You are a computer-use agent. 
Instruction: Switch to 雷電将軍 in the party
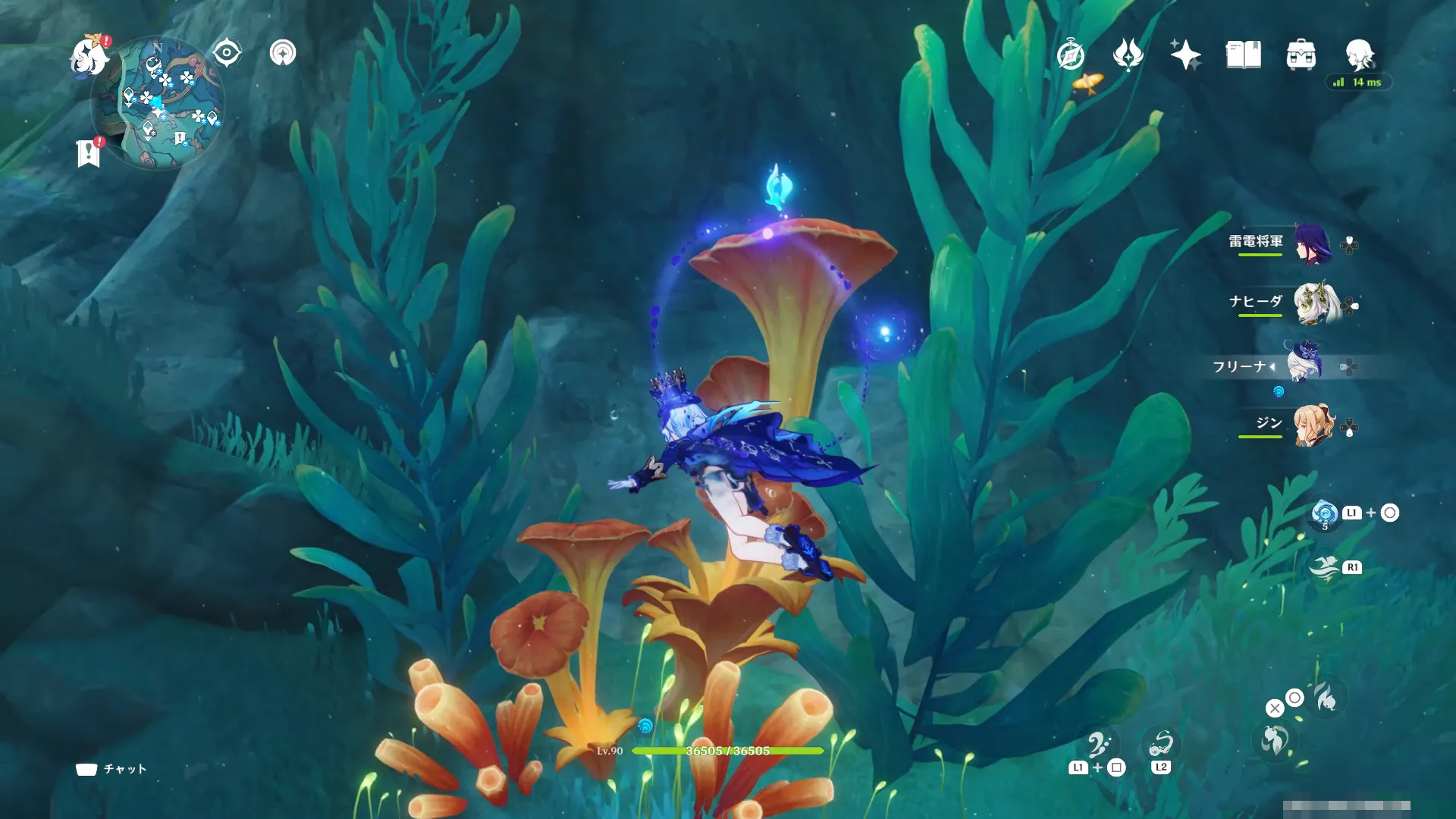tap(1312, 243)
